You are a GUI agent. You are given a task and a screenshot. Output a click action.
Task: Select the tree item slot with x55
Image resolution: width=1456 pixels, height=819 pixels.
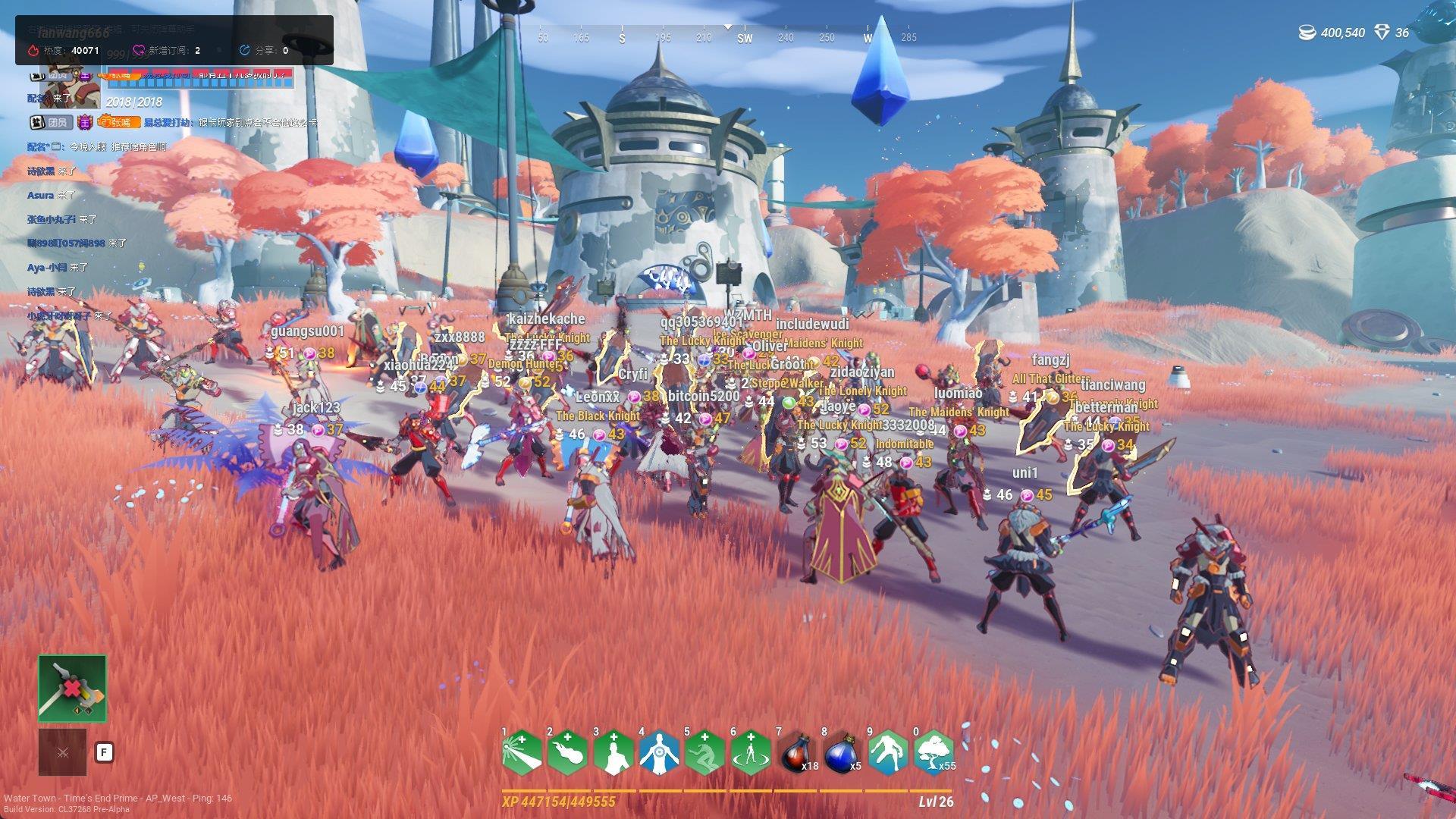pos(934,753)
